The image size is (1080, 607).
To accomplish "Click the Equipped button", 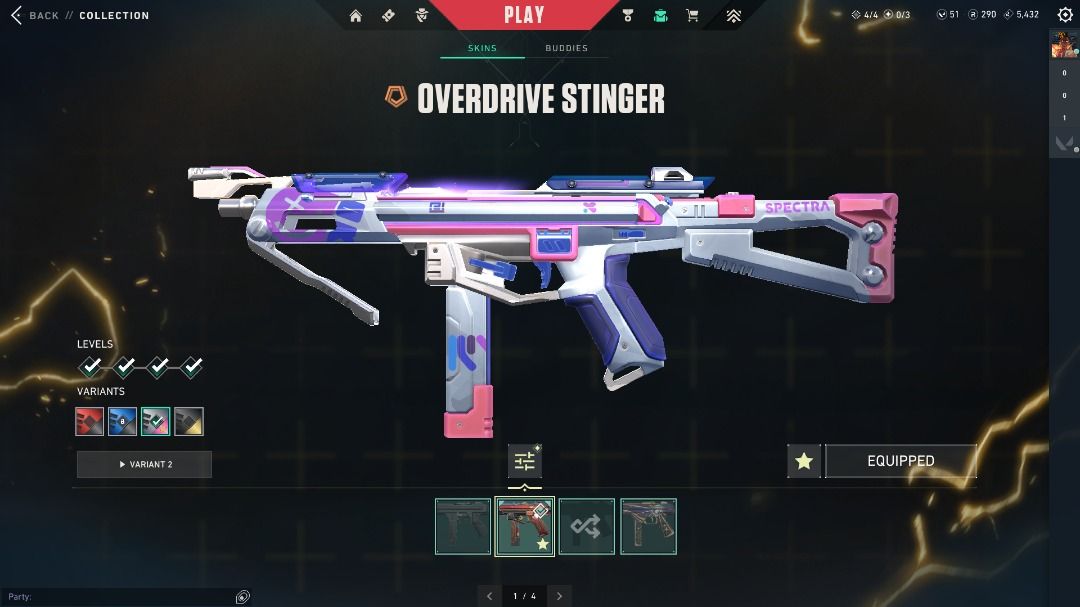I will (900, 461).
